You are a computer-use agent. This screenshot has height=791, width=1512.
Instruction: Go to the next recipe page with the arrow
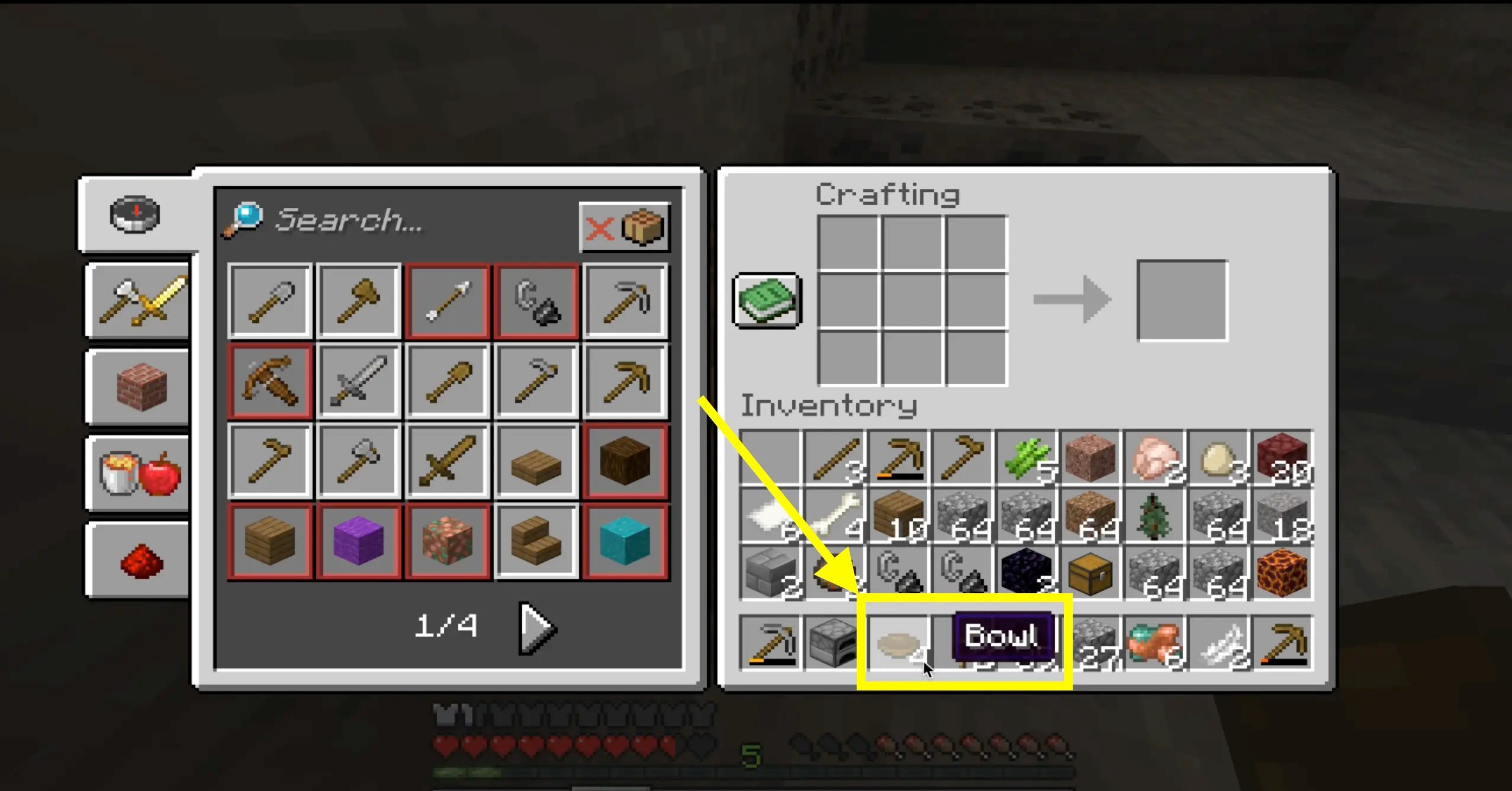(536, 628)
